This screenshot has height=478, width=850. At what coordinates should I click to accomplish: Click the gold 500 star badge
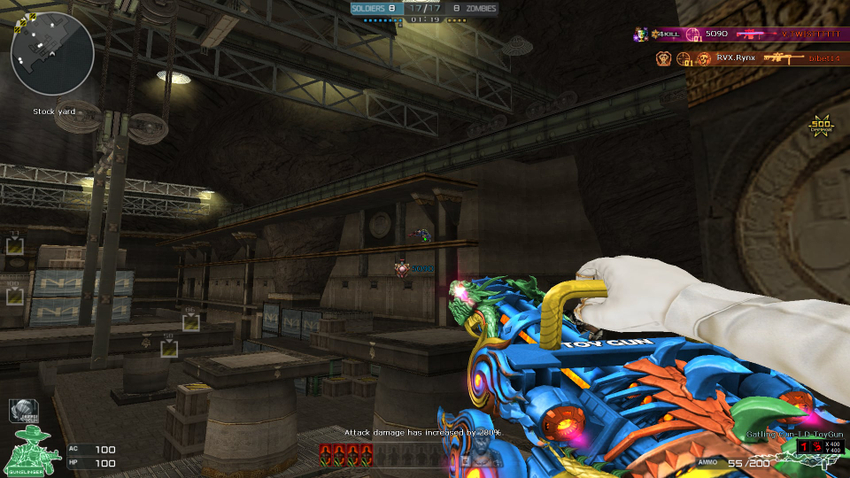click(820, 126)
